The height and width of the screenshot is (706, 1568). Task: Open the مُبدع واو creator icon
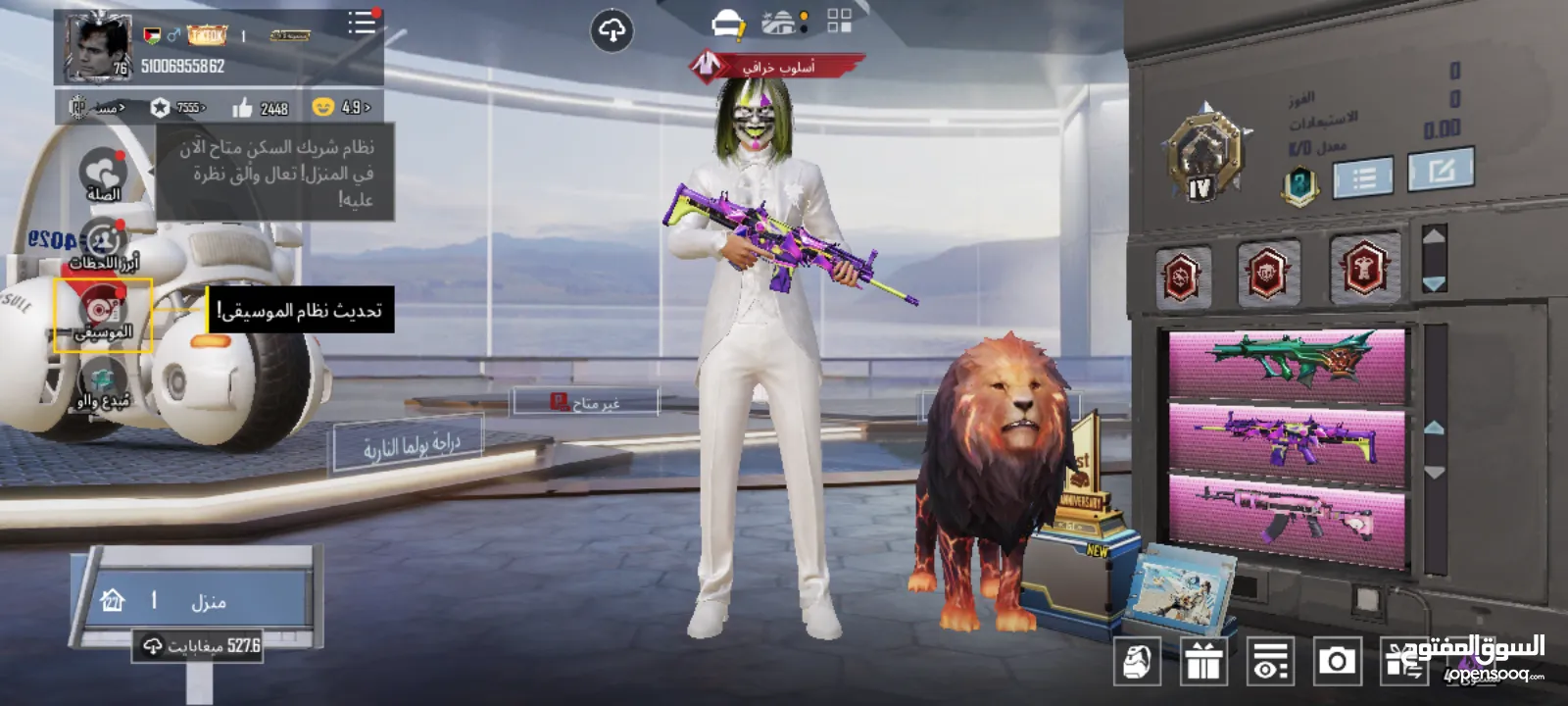(103, 384)
